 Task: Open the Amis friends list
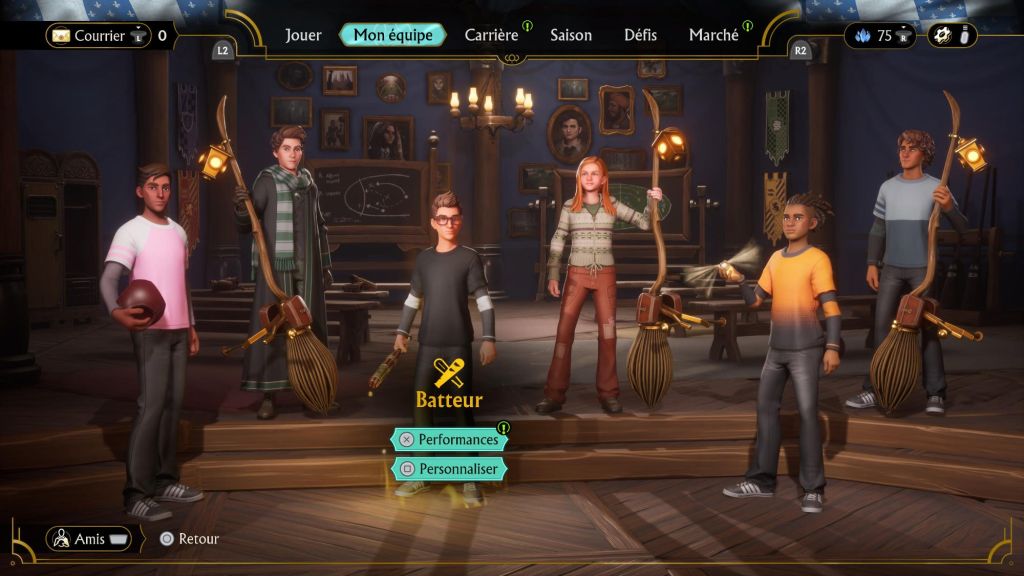click(89, 539)
